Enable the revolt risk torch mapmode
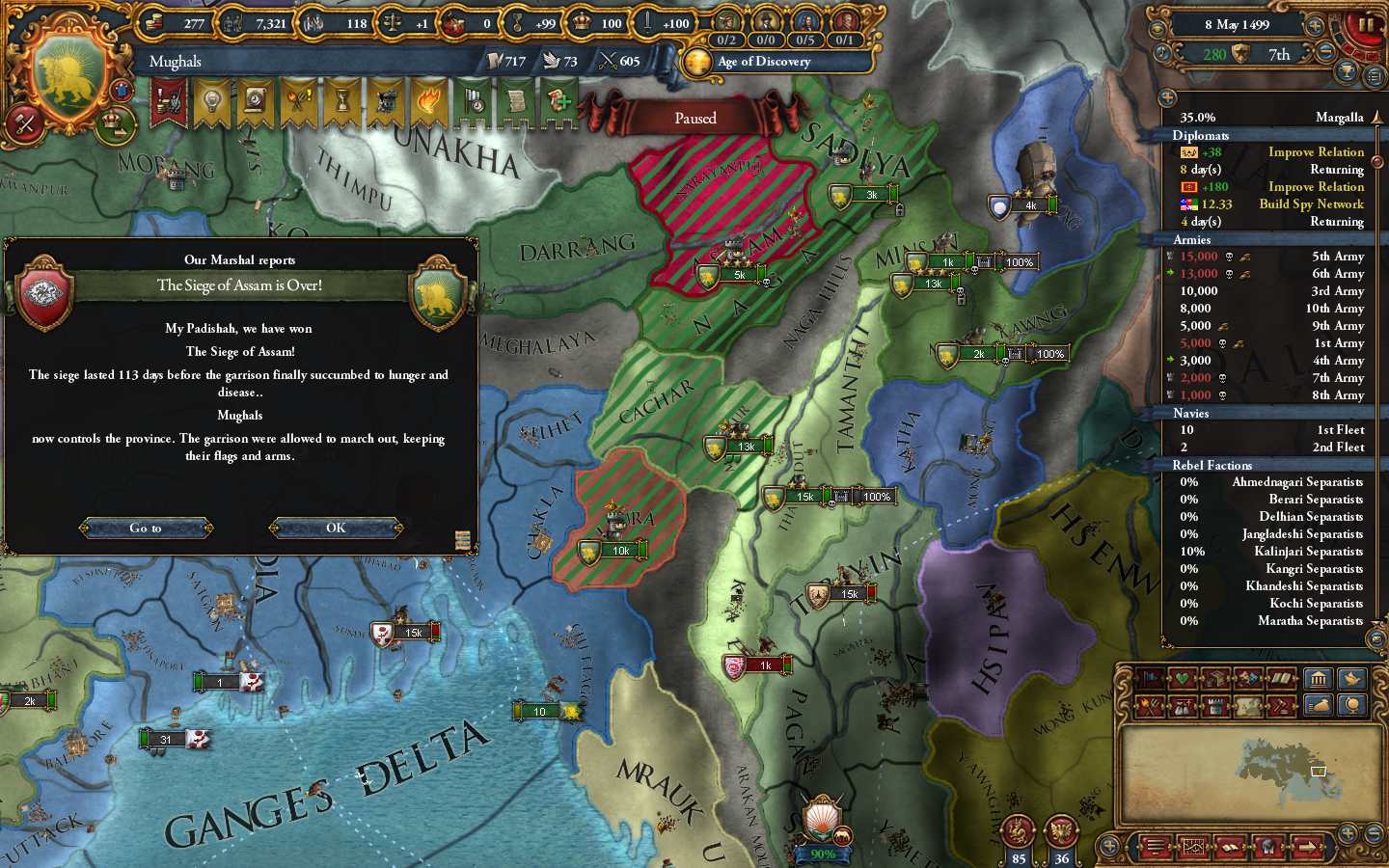This screenshot has height=868, width=1389. click(1149, 706)
